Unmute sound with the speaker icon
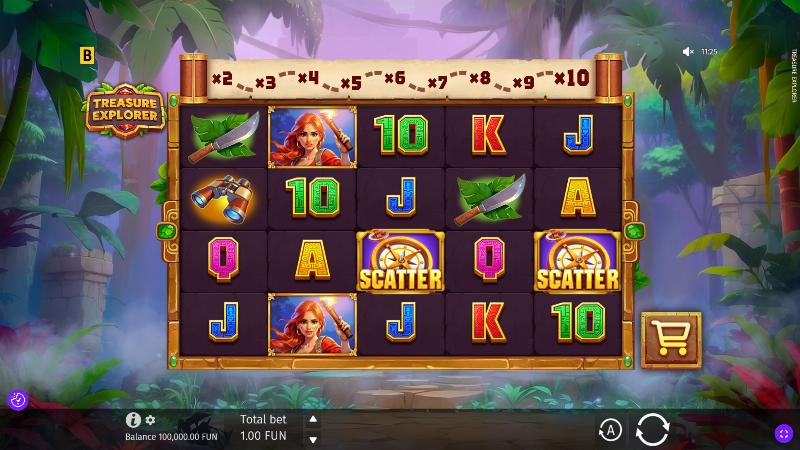The width and height of the screenshot is (800, 450). 688,51
